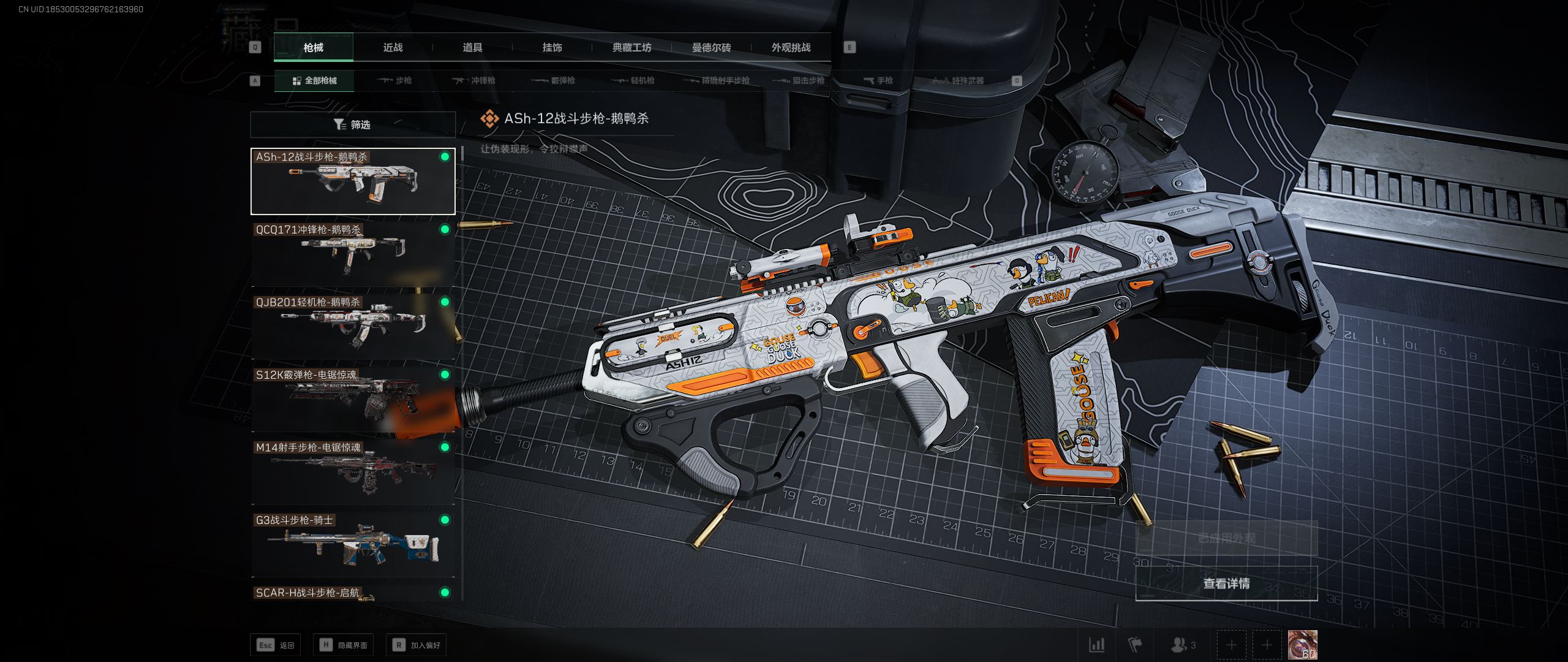
Task: Open the bar-chart statistics icon
Action: (1096, 645)
